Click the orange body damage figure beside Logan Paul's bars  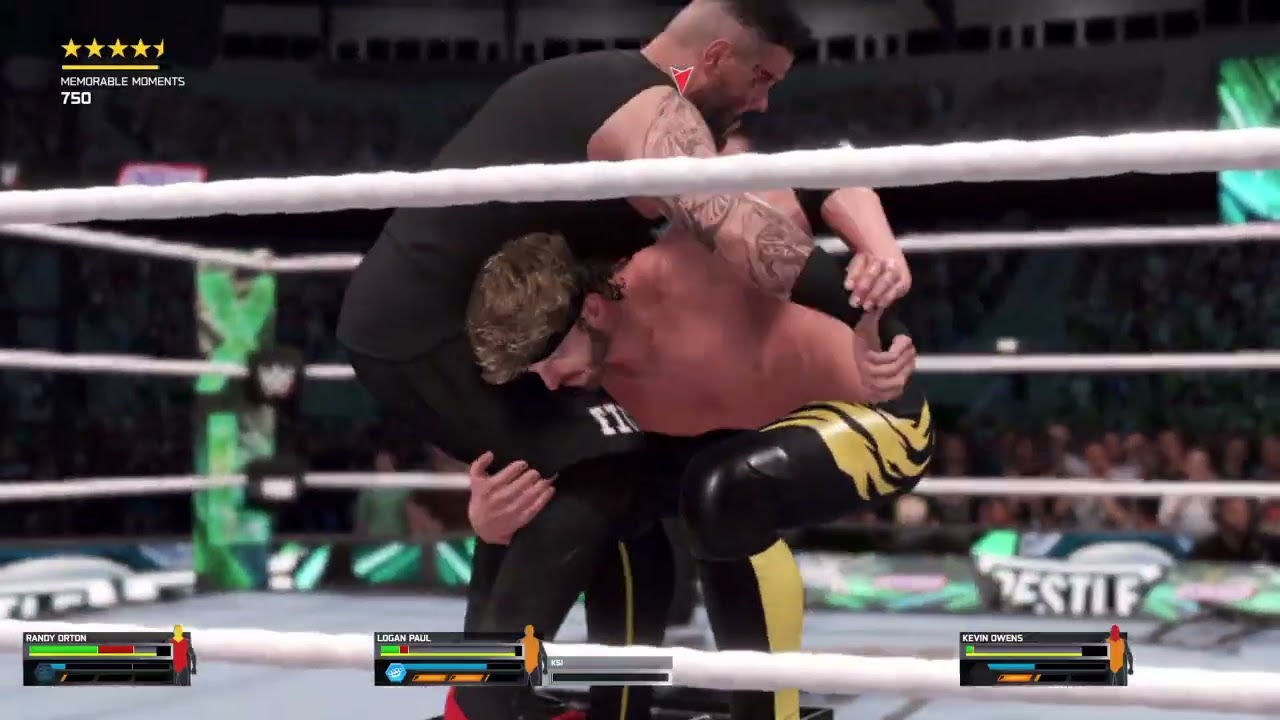(531, 657)
